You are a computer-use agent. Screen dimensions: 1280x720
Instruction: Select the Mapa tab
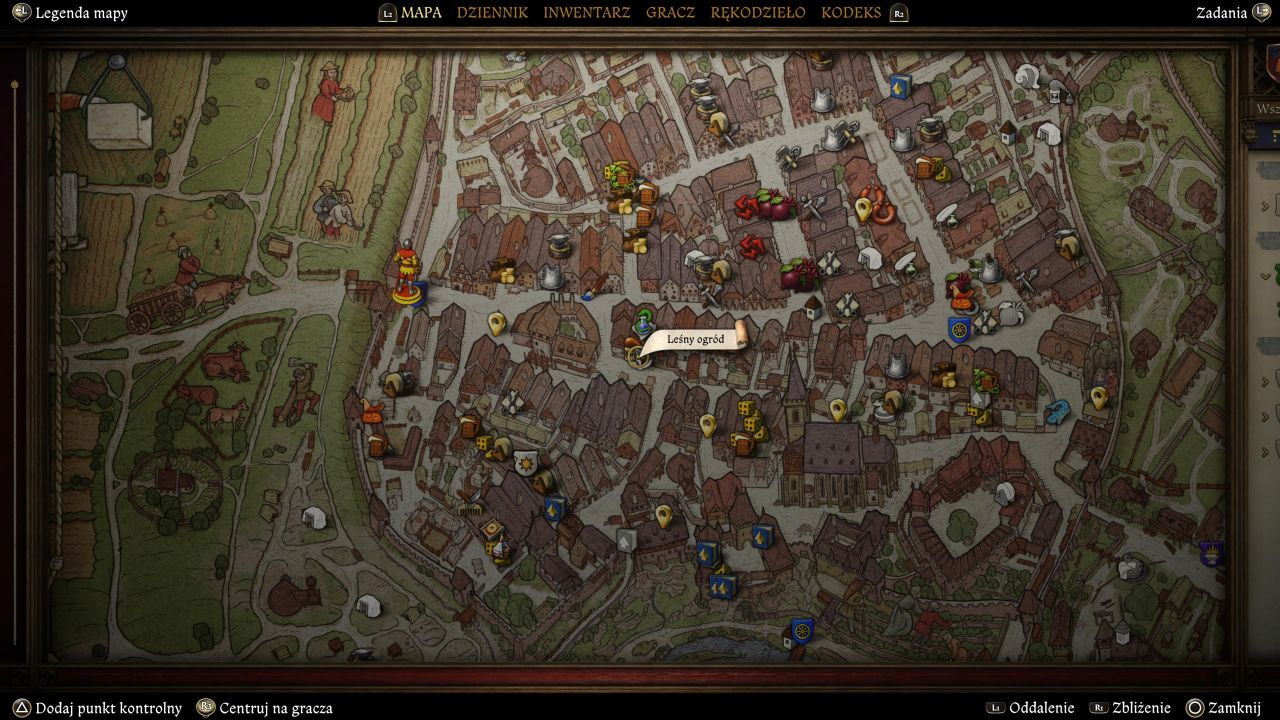(x=420, y=13)
